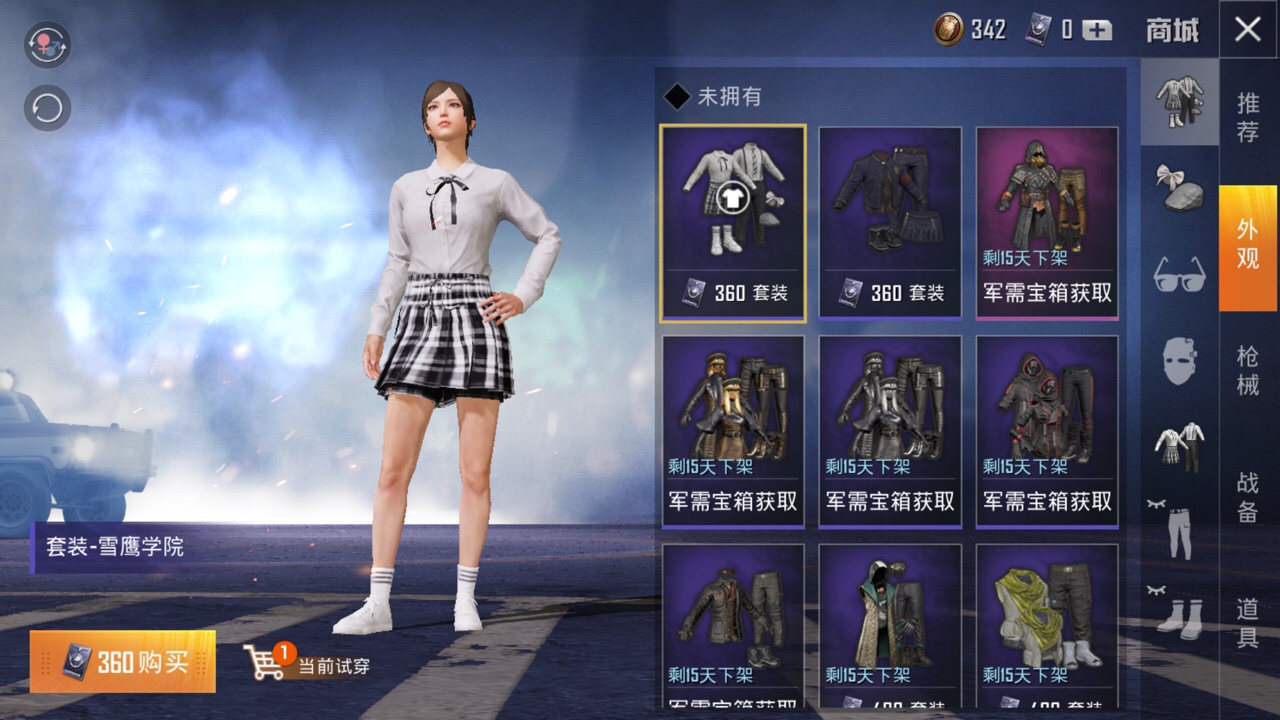Viewport: 1280px width, 720px height.
Task: Switch to the 推荐 tab
Action: [1248, 117]
